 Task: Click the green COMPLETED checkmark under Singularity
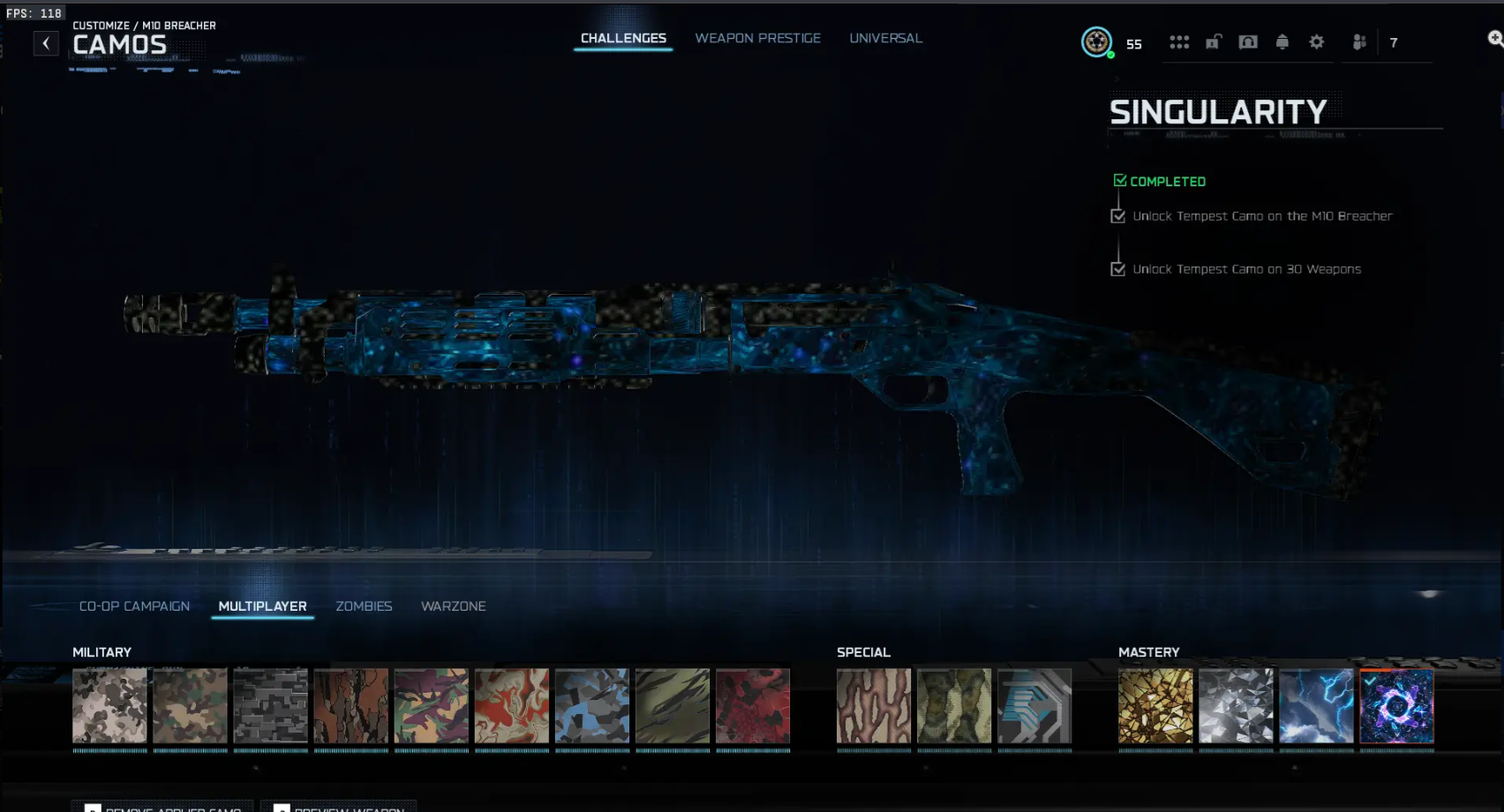click(1121, 180)
